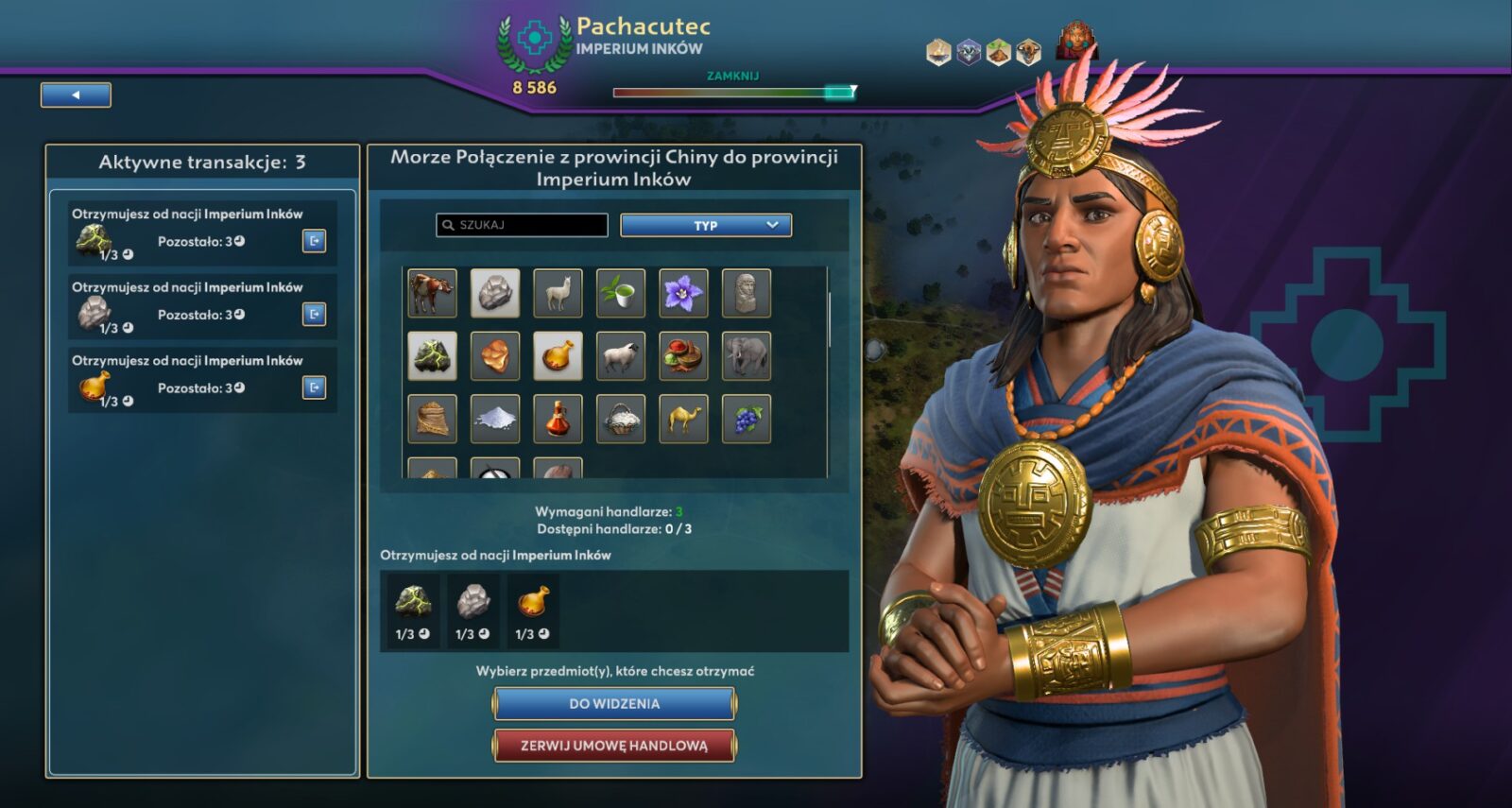Go back with the arrow button
The height and width of the screenshot is (808, 1512).
tap(76, 95)
